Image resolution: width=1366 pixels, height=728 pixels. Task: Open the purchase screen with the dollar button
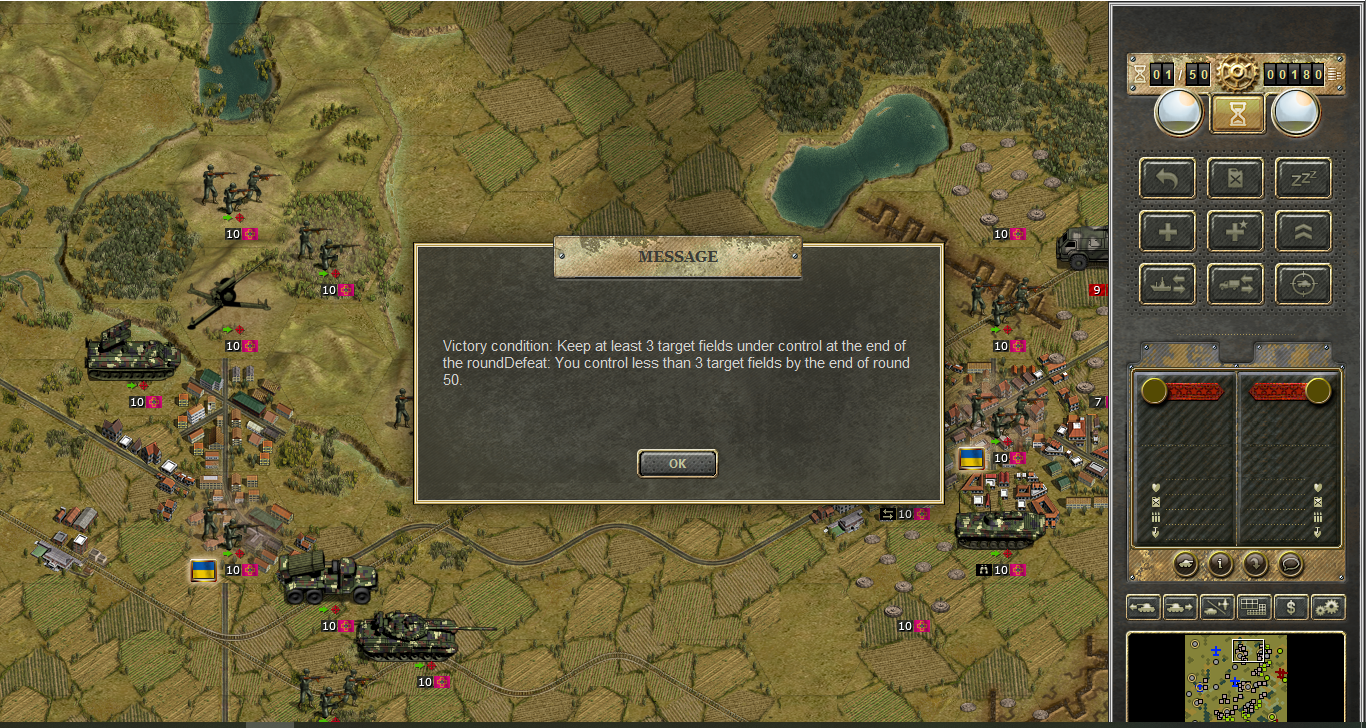pos(1291,606)
